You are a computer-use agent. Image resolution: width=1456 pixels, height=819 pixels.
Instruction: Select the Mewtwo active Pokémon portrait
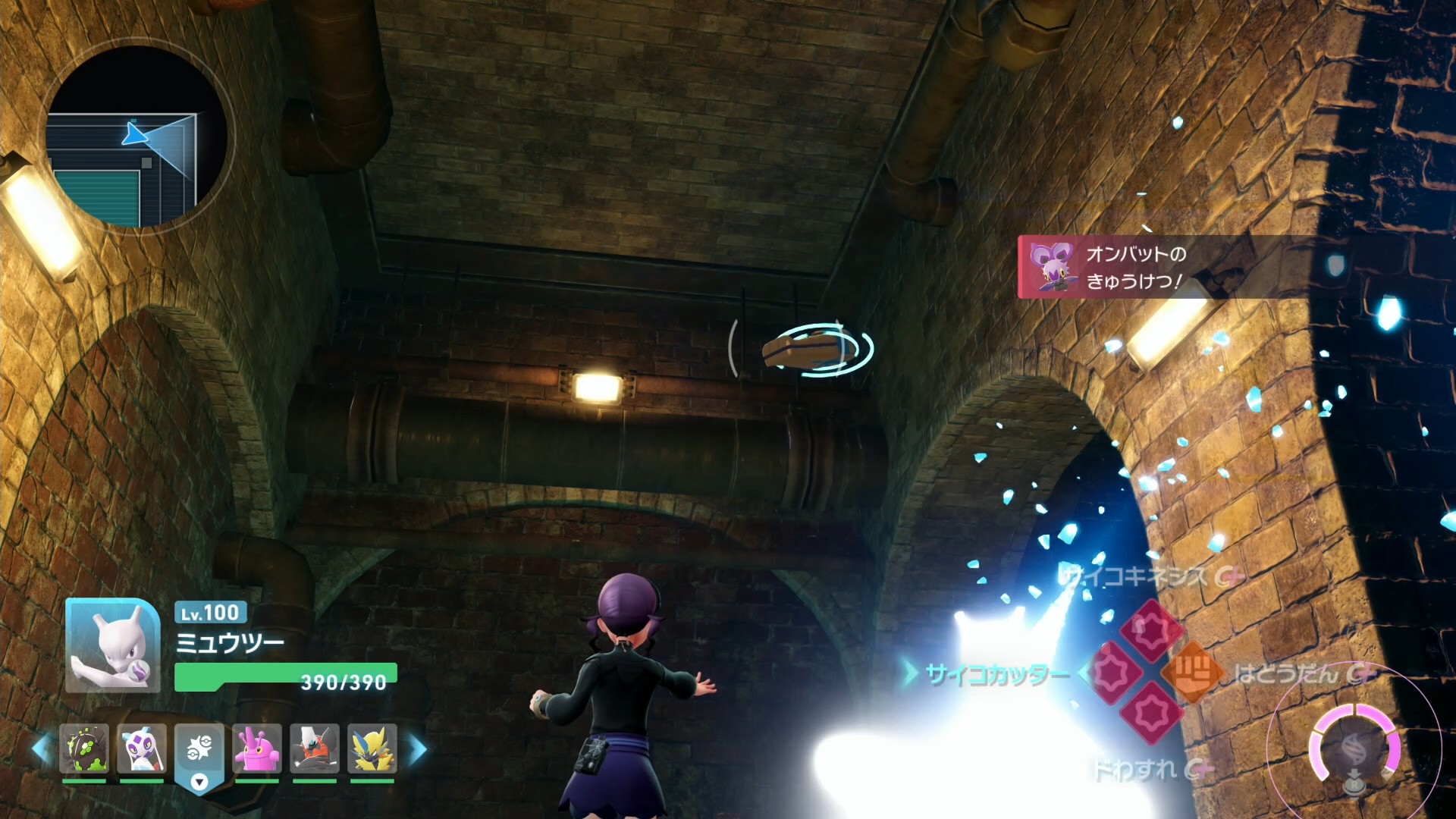[x=113, y=645]
